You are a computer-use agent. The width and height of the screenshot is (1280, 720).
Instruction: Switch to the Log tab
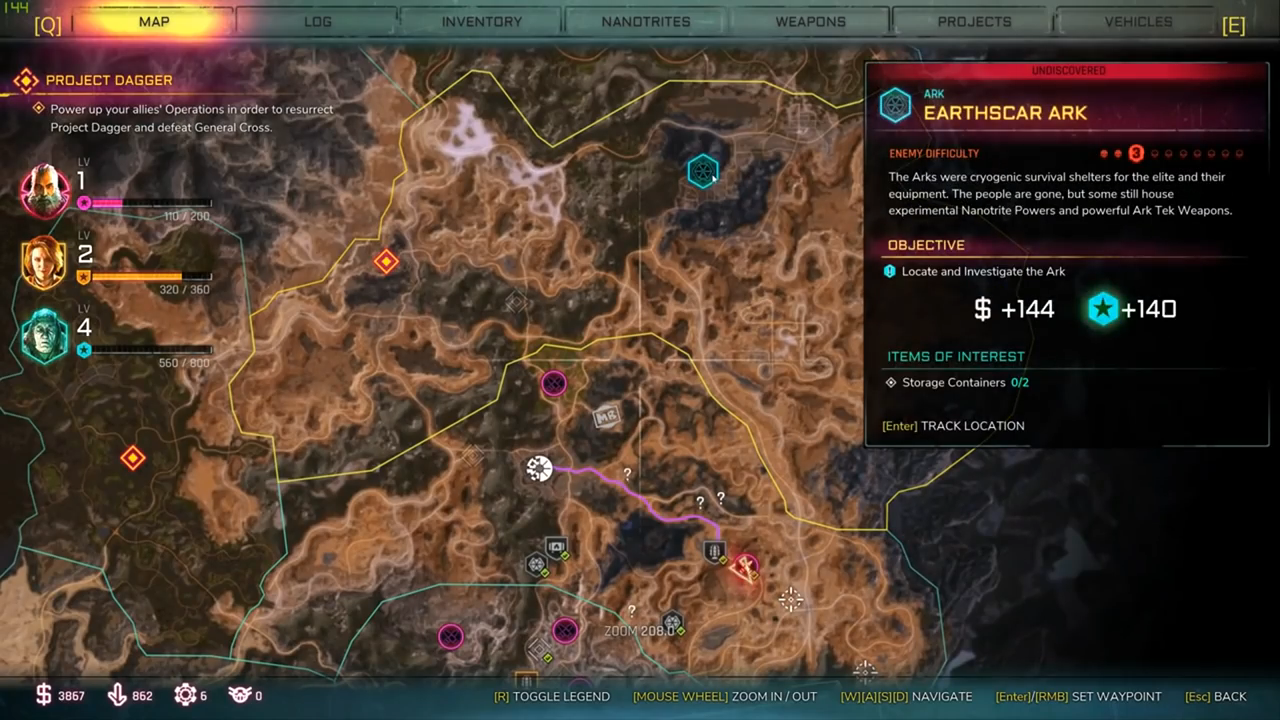[317, 21]
